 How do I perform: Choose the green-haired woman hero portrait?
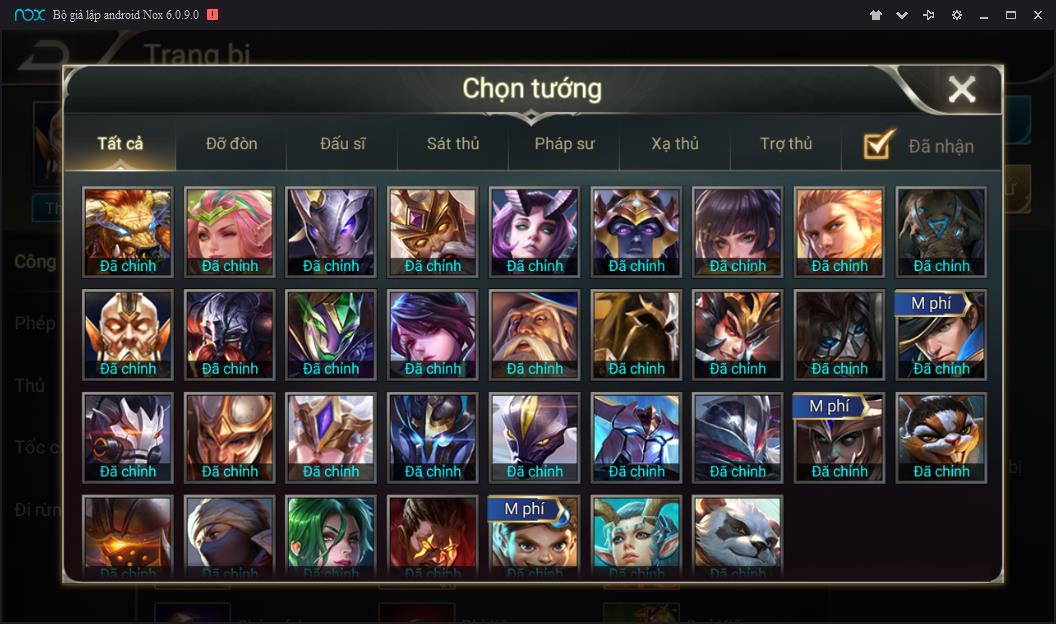pyautogui.click(x=331, y=535)
